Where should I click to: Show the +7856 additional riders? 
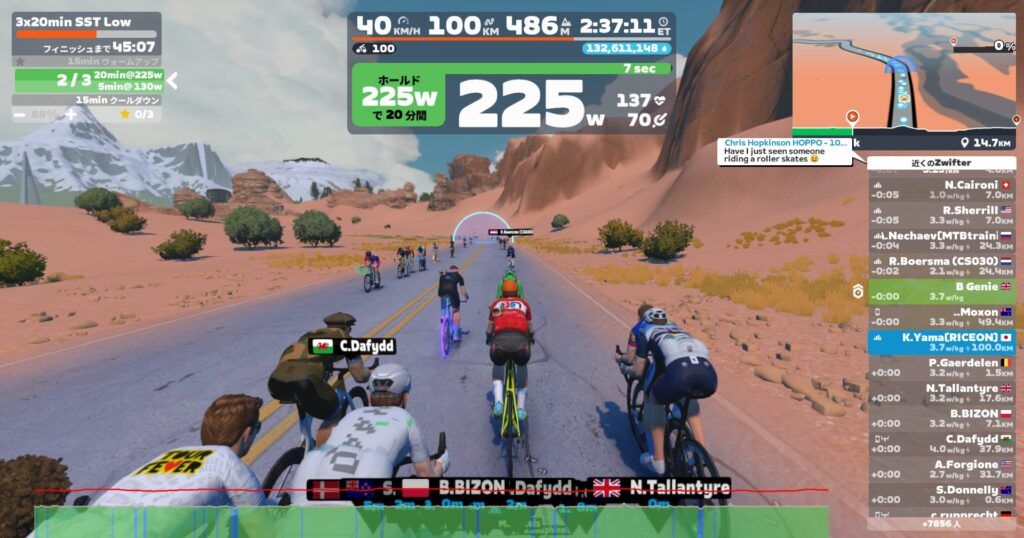click(941, 523)
